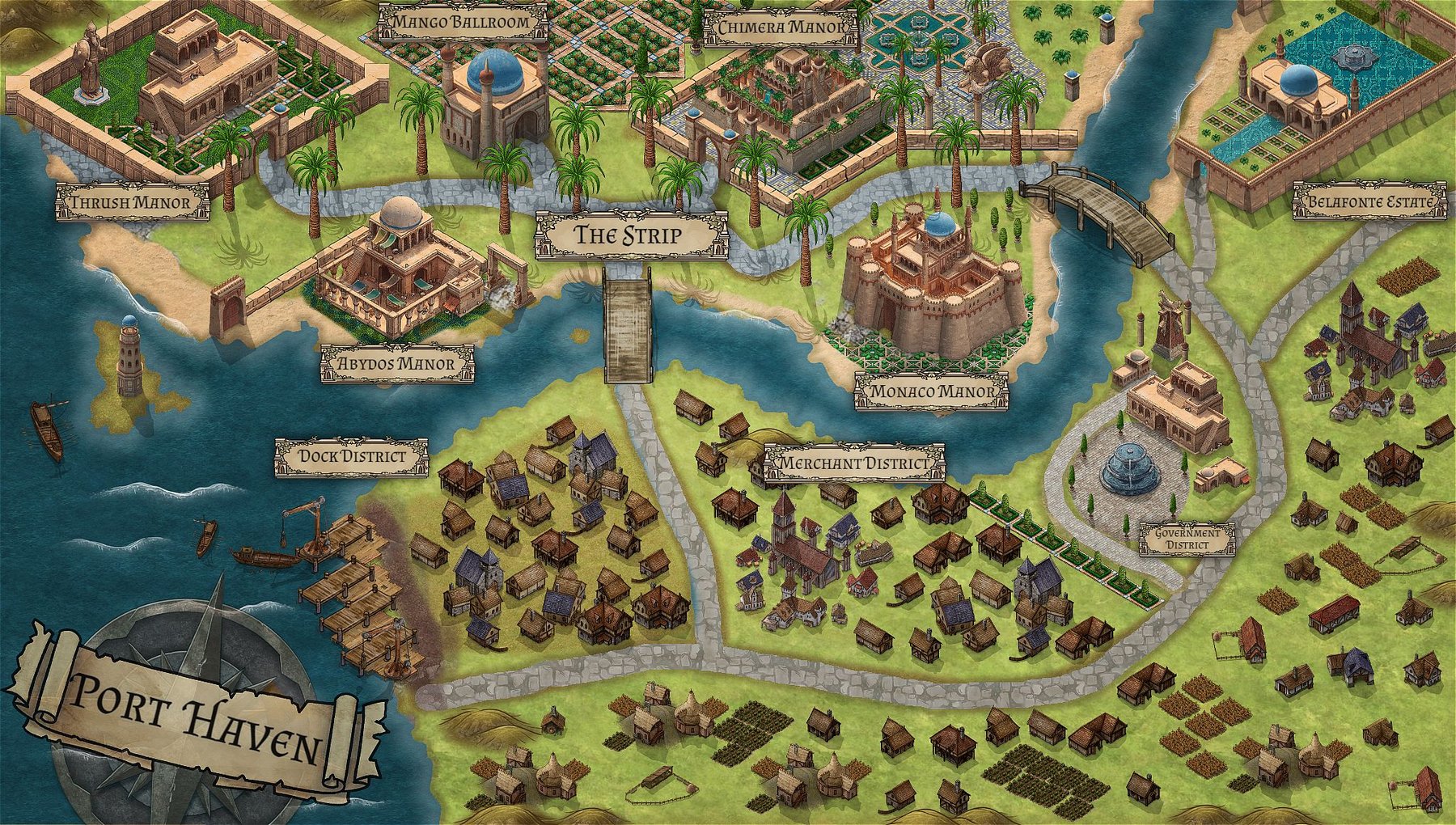Select the Thrush Manor map label
1456x825 pixels.
[131, 202]
